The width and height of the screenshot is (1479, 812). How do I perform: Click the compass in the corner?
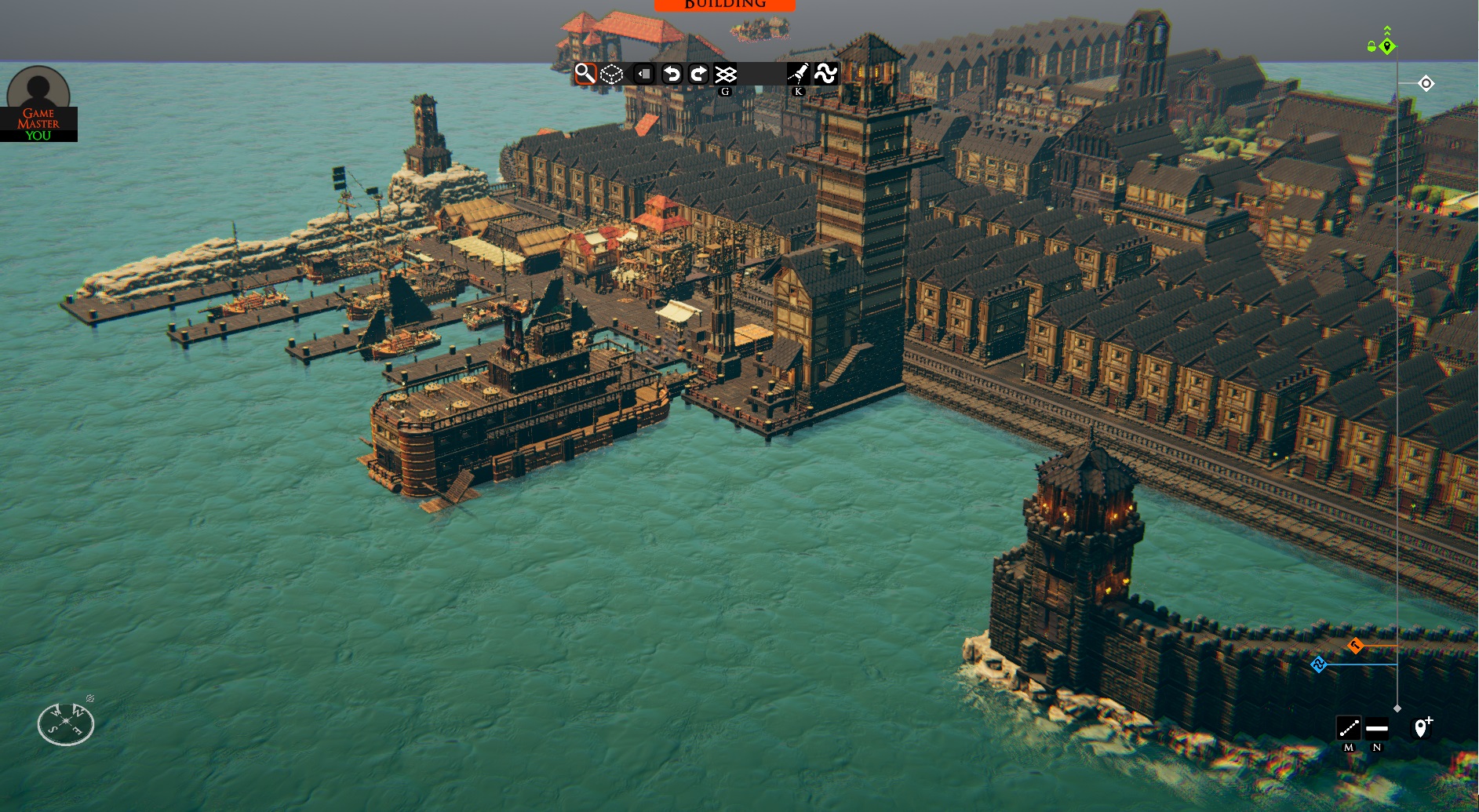click(x=66, y=723)
